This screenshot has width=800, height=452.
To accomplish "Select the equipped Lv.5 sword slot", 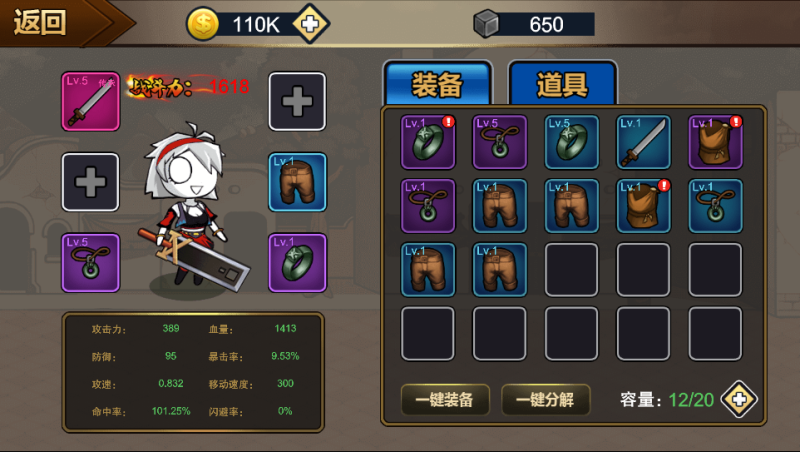I will (x=90, y=102).
